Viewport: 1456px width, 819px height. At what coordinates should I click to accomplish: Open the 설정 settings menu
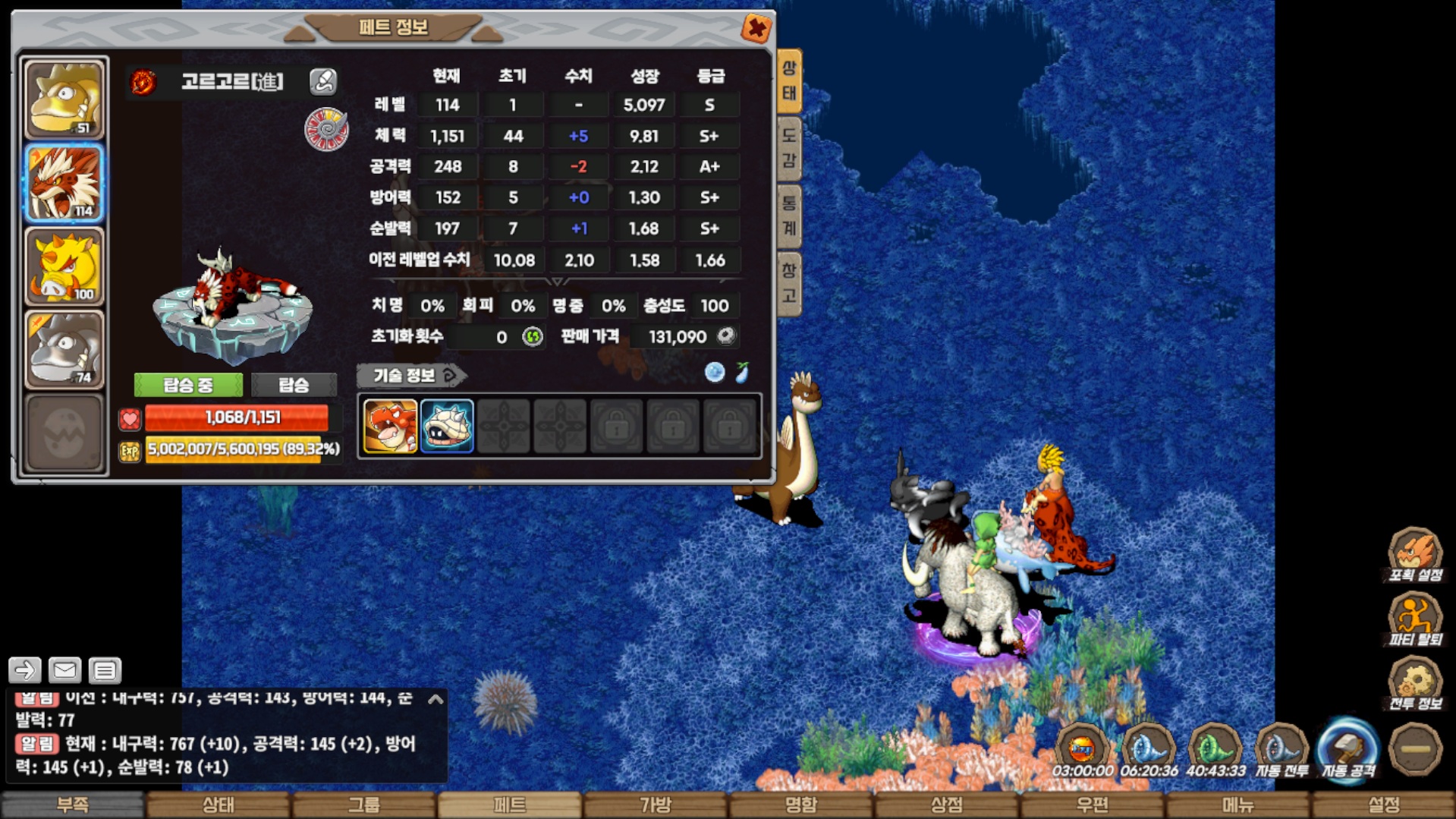point(1383,805)
